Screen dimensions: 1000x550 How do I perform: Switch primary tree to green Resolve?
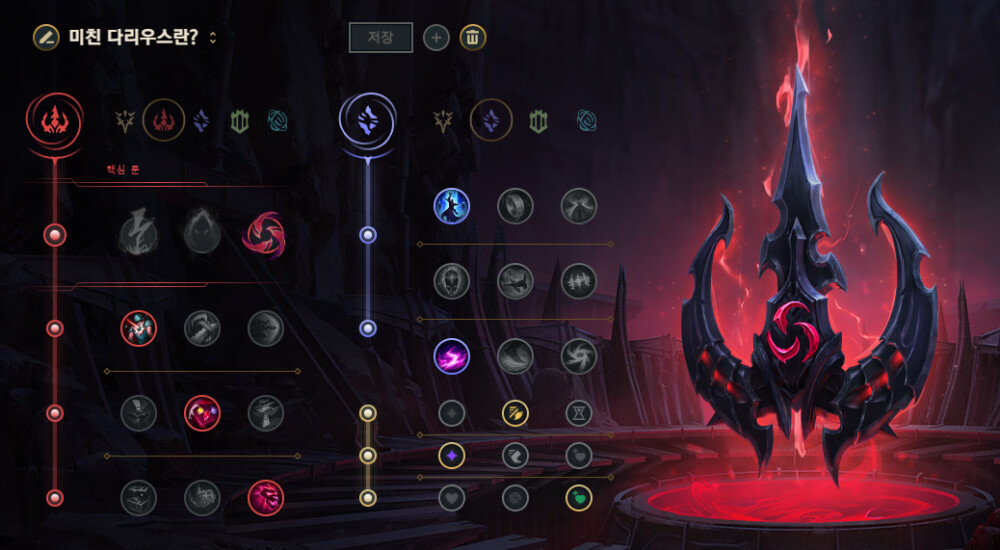pyautogui.click(x=238, y=121)
